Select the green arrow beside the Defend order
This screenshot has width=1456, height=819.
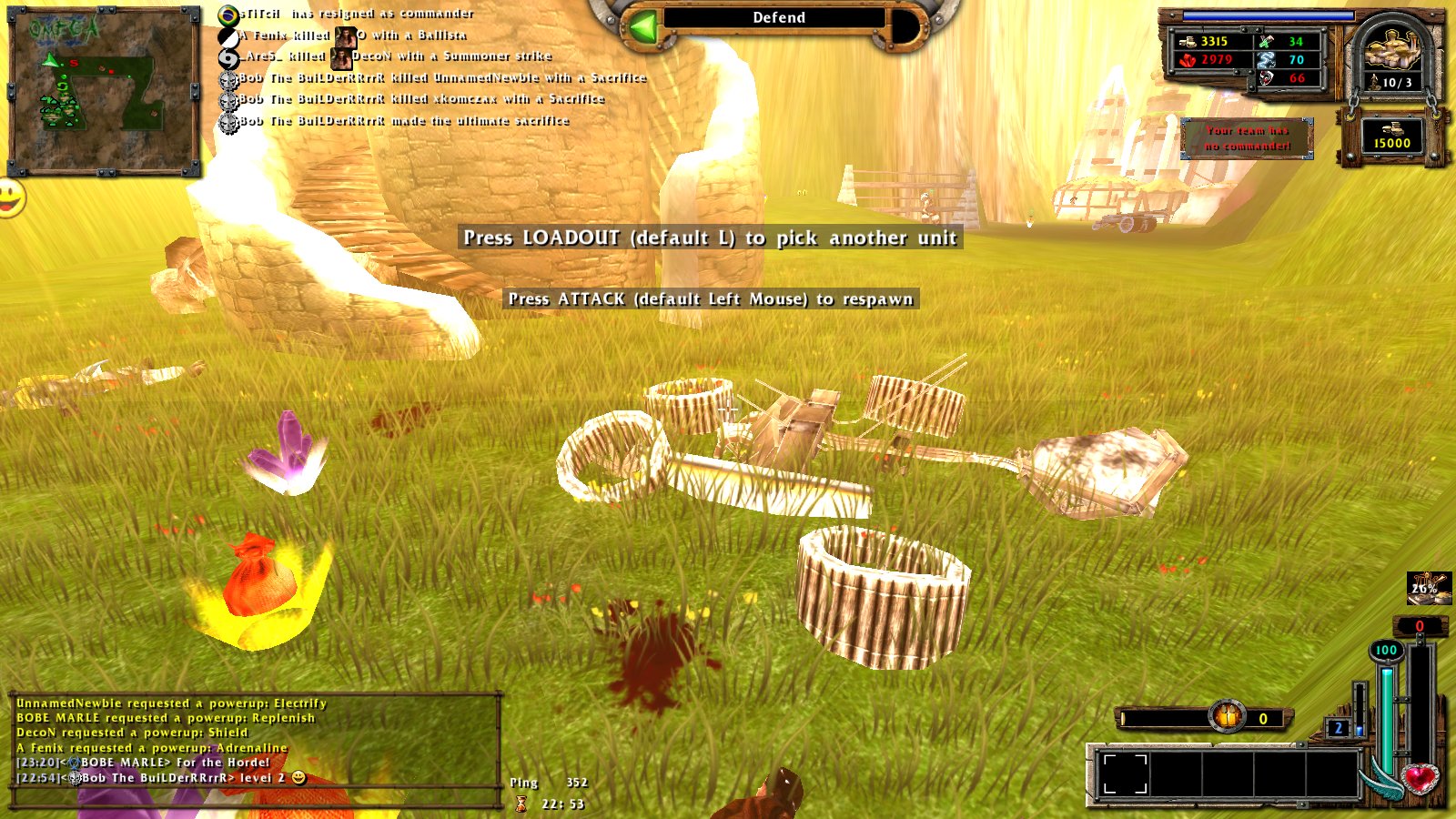pos(643,27)
